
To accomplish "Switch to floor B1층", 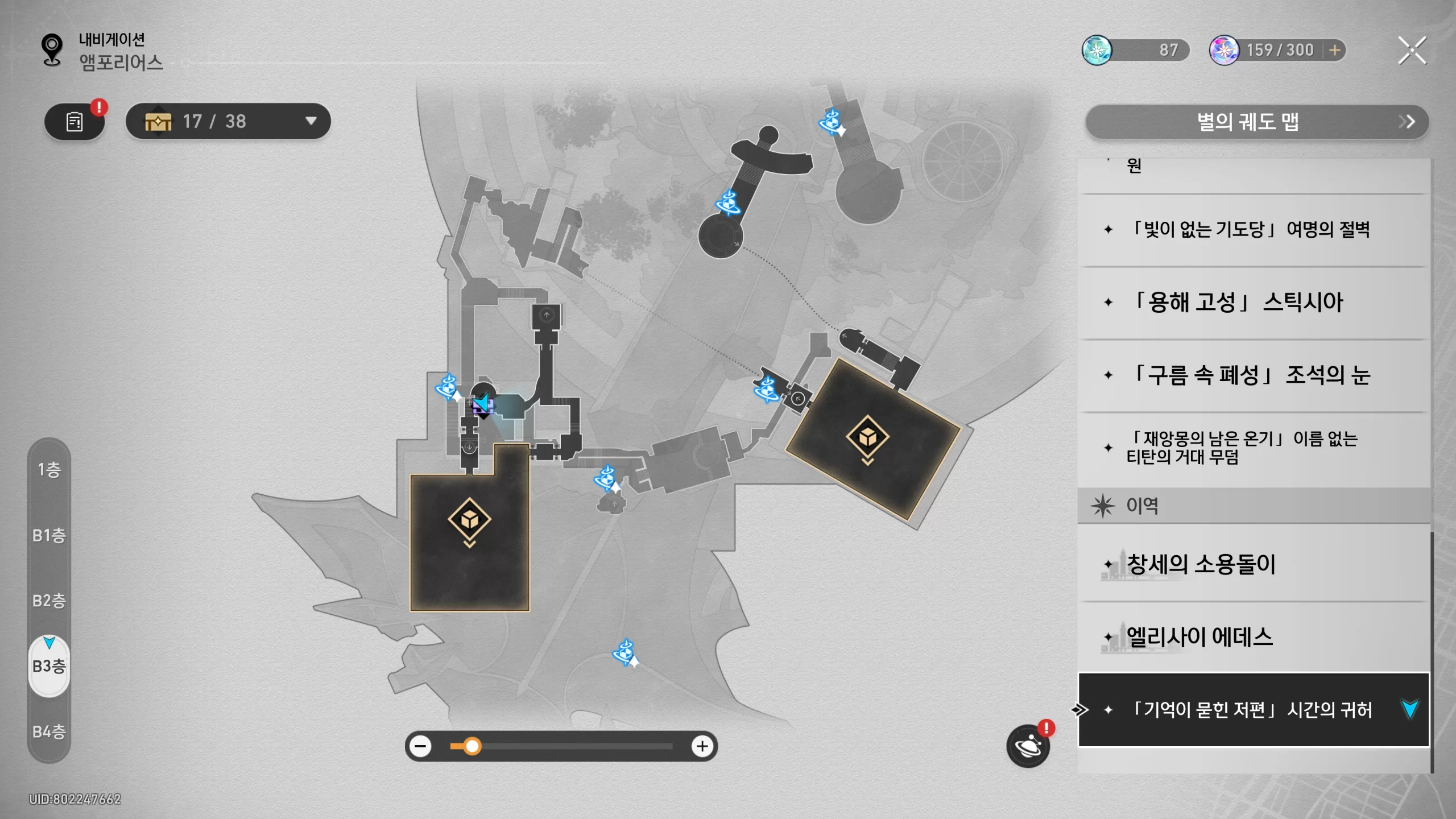I will tap(49, 535).
